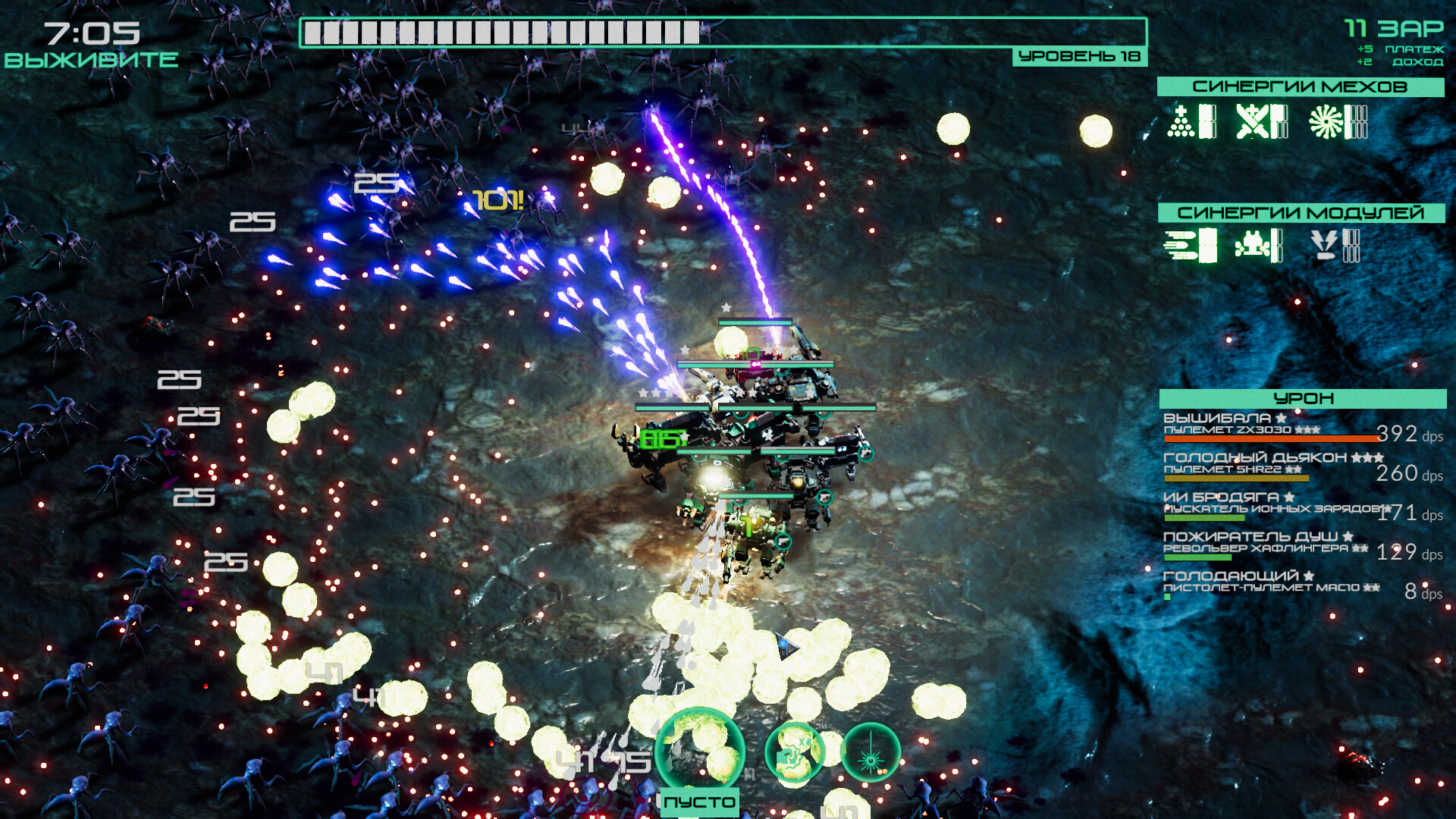The height and width of the screenshot is (819, 1456).
Task: Trigger the laser strike ability icon
Action: point(871,752)
